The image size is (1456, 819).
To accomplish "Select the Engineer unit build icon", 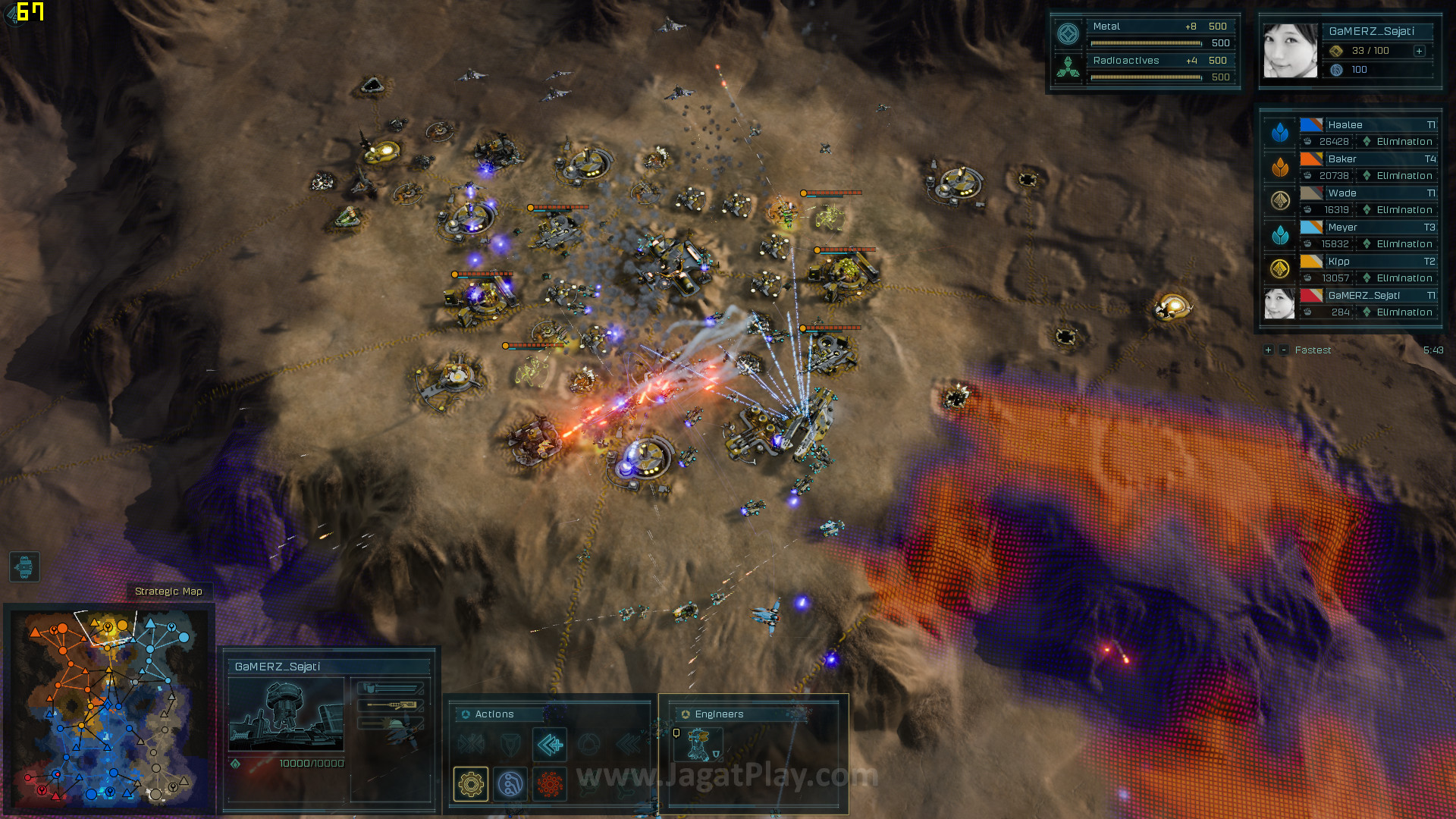I will [698, 745].
